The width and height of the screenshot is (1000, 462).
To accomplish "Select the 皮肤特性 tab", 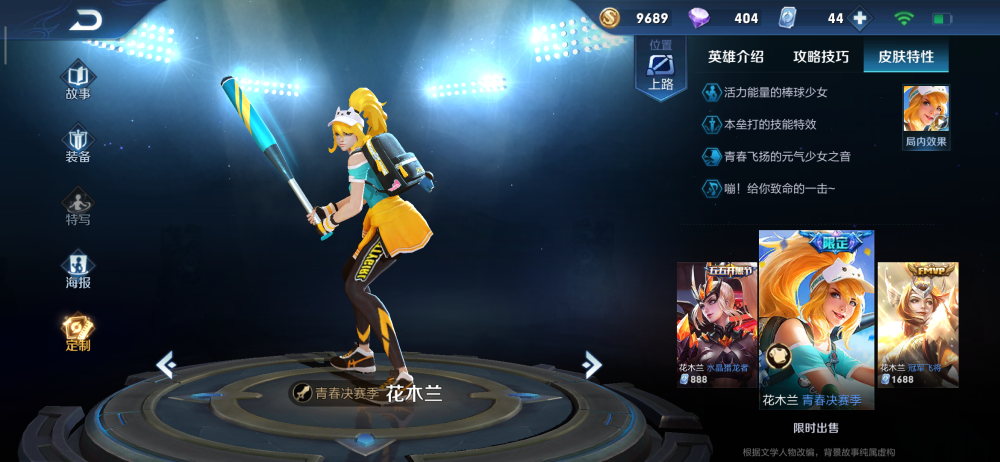I will [906, 57].
